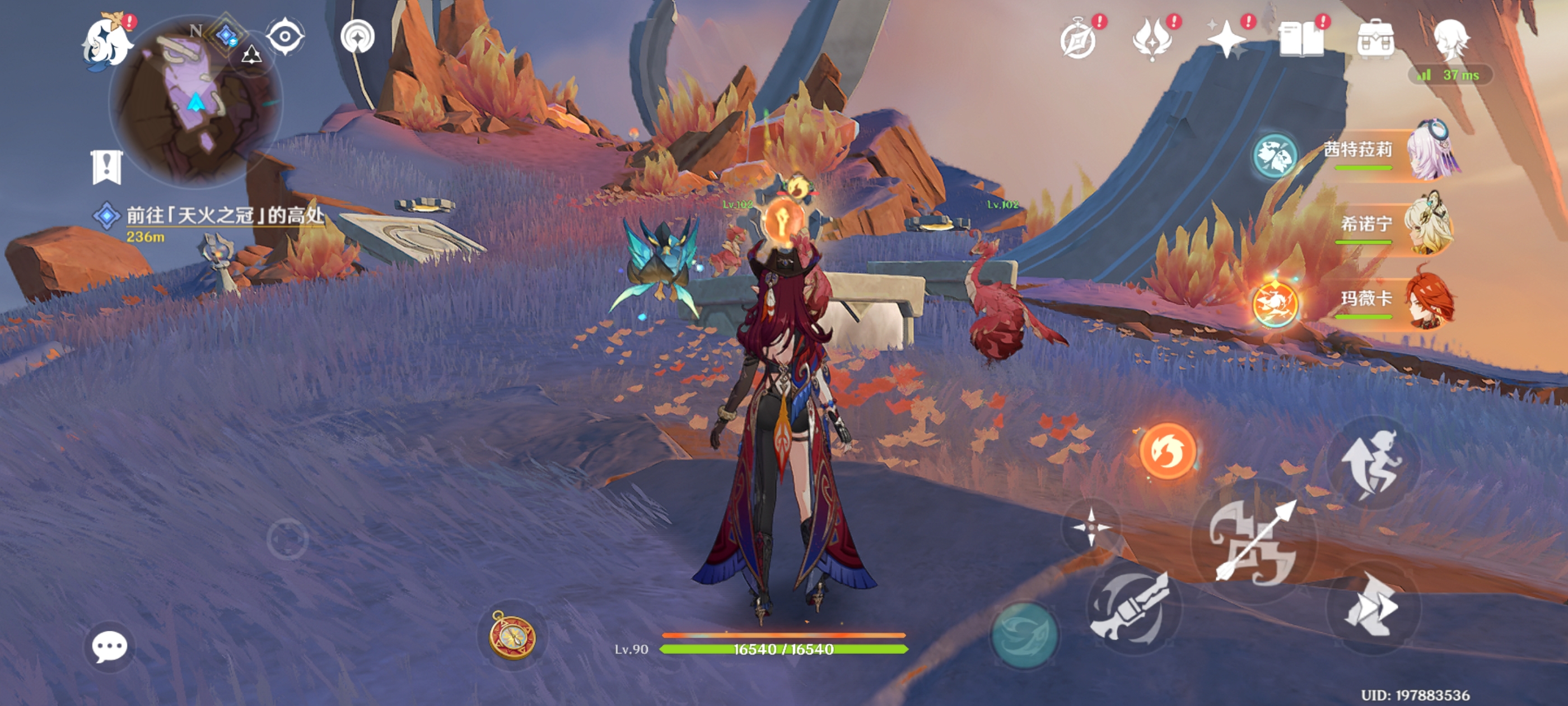Tap the sprint dash button

[x=1373, y=607]
